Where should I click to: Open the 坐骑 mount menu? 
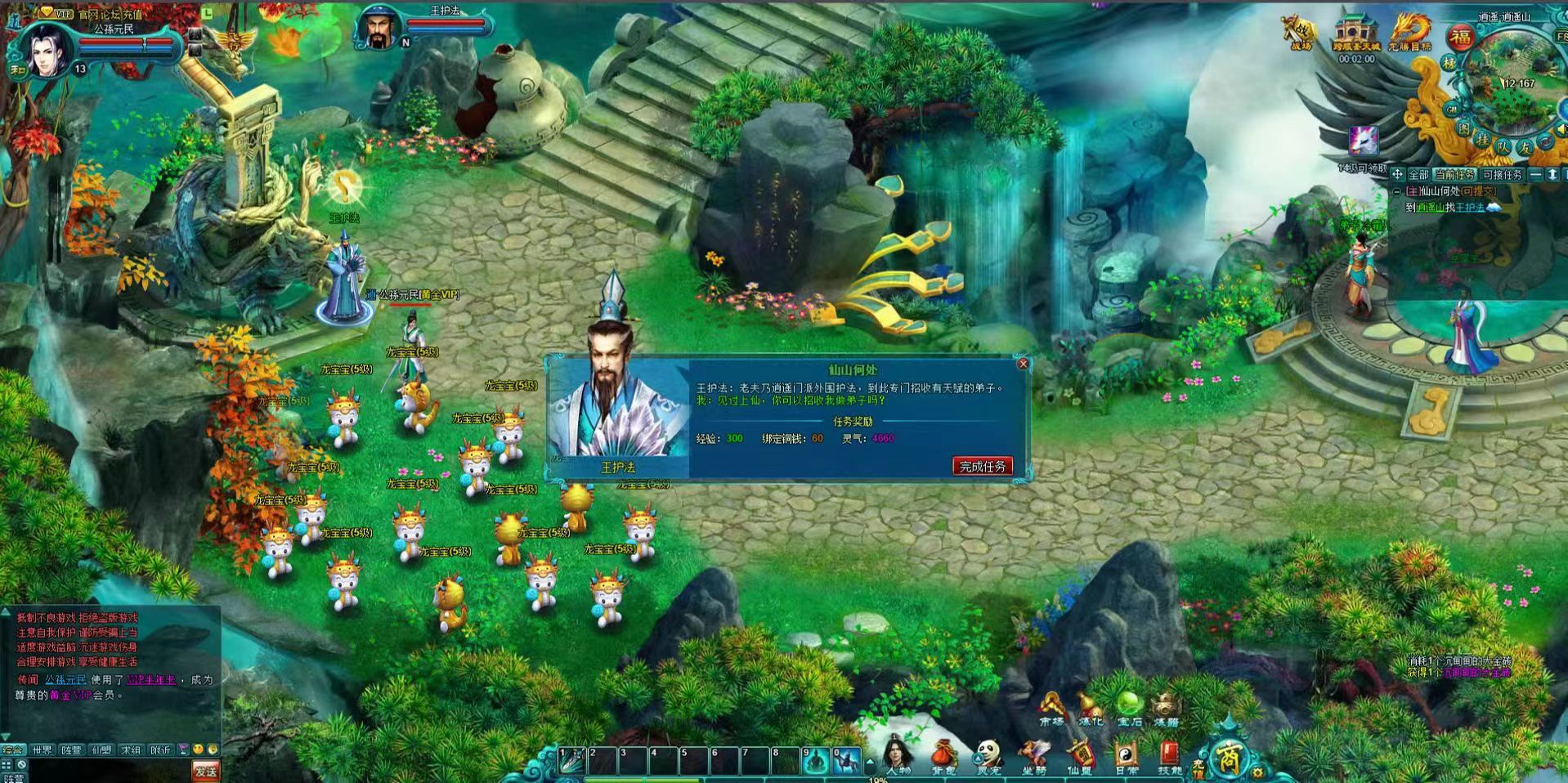1034,756
